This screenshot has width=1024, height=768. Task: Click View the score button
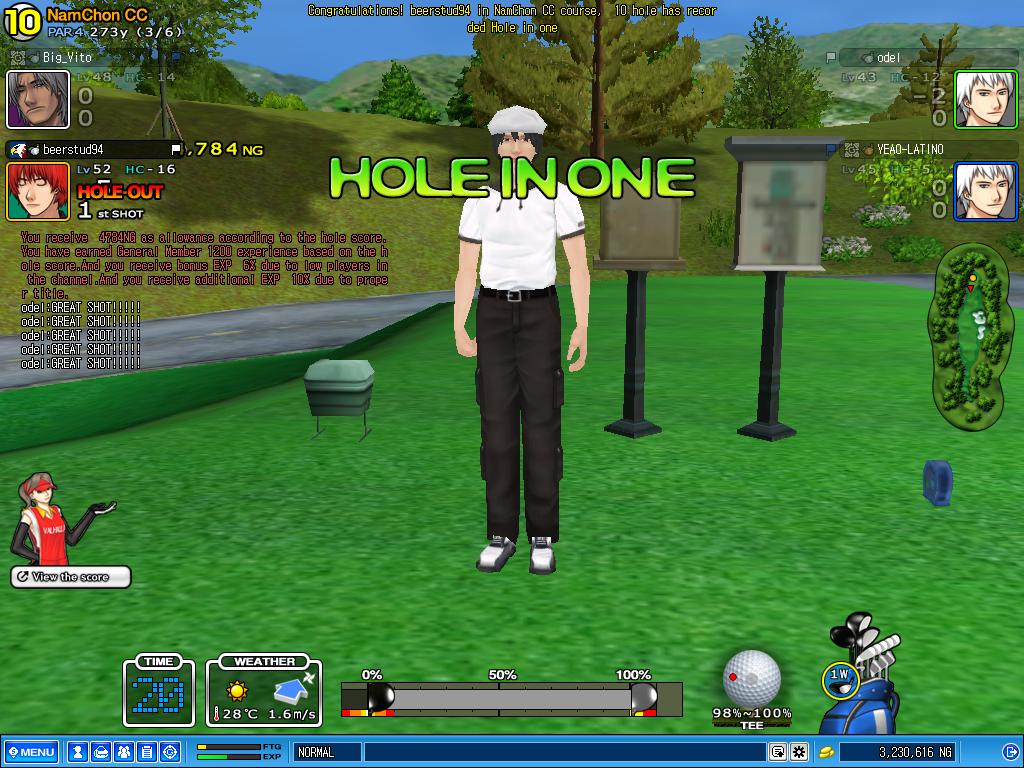(x=71, y=577)
